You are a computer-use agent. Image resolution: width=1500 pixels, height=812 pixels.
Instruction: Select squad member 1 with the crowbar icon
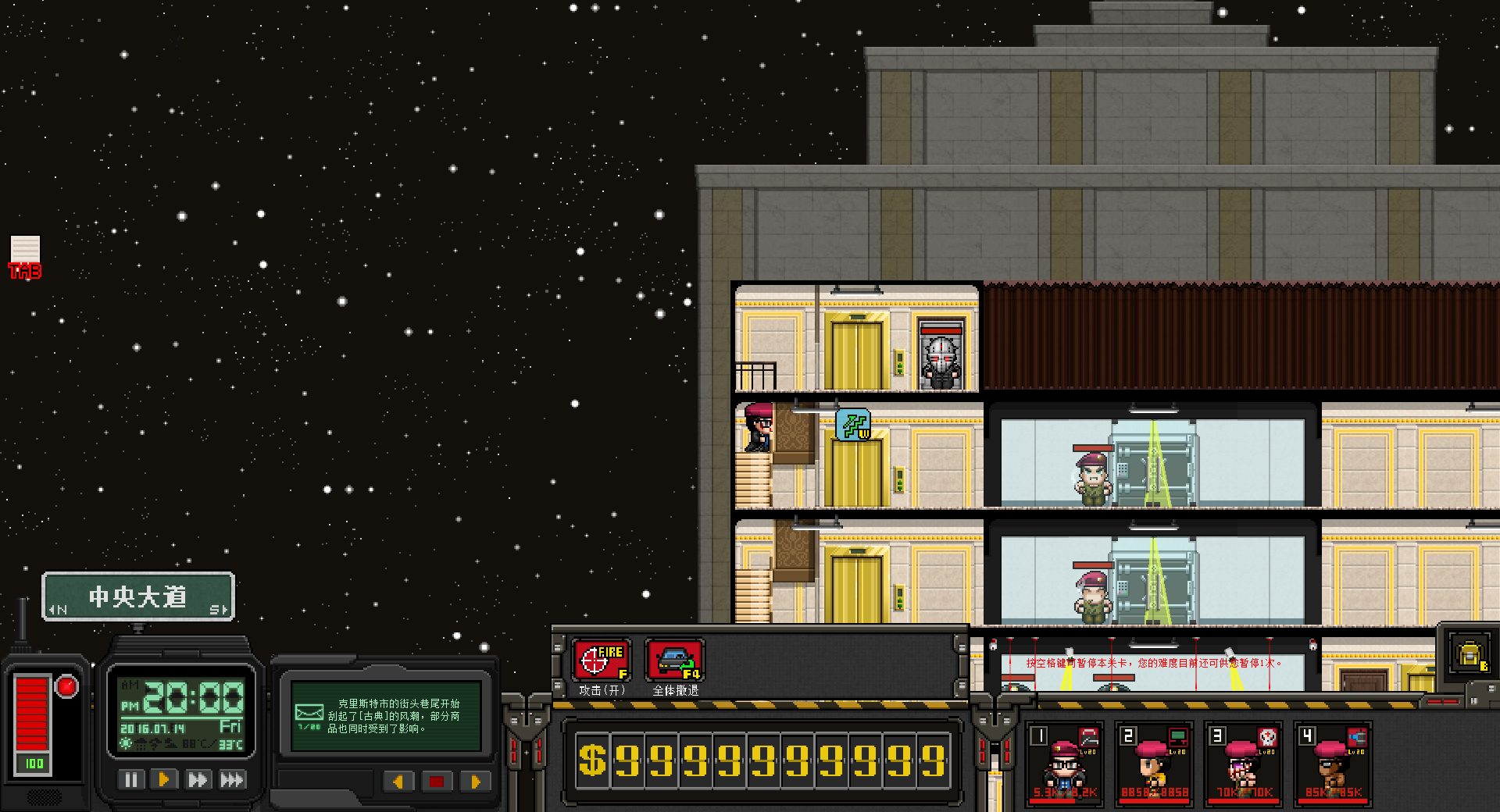click(x=1064, y=765)
